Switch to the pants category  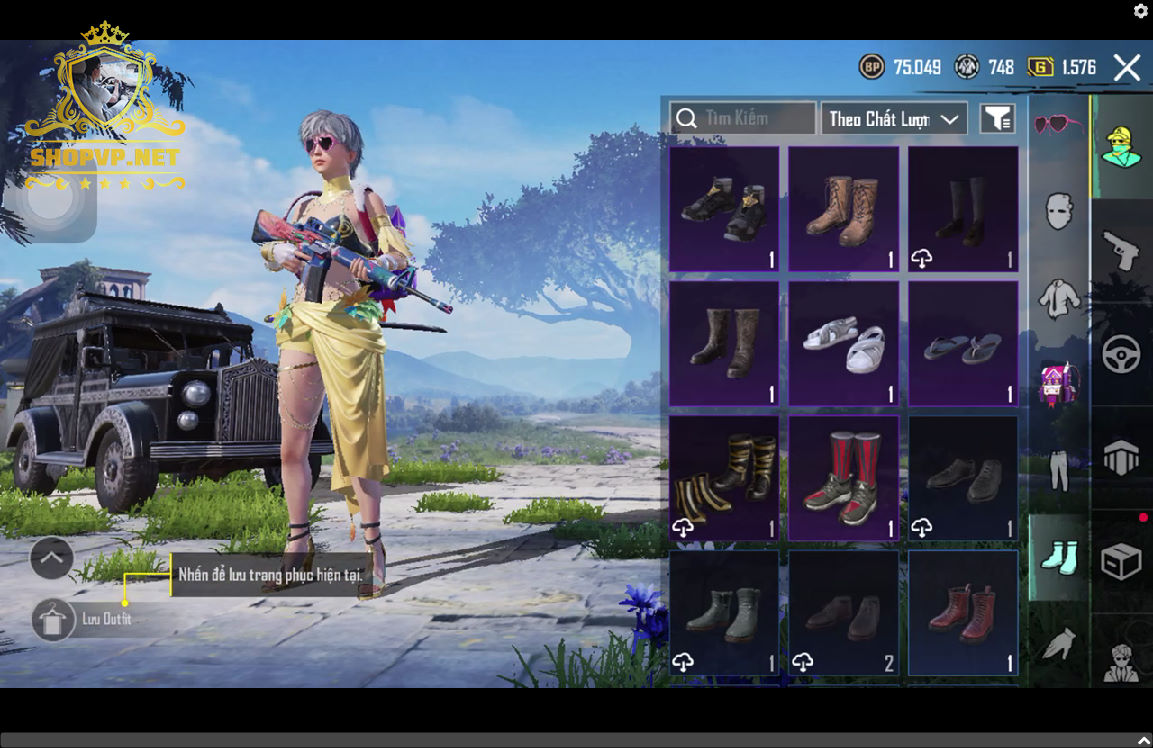coord(1059,470)
